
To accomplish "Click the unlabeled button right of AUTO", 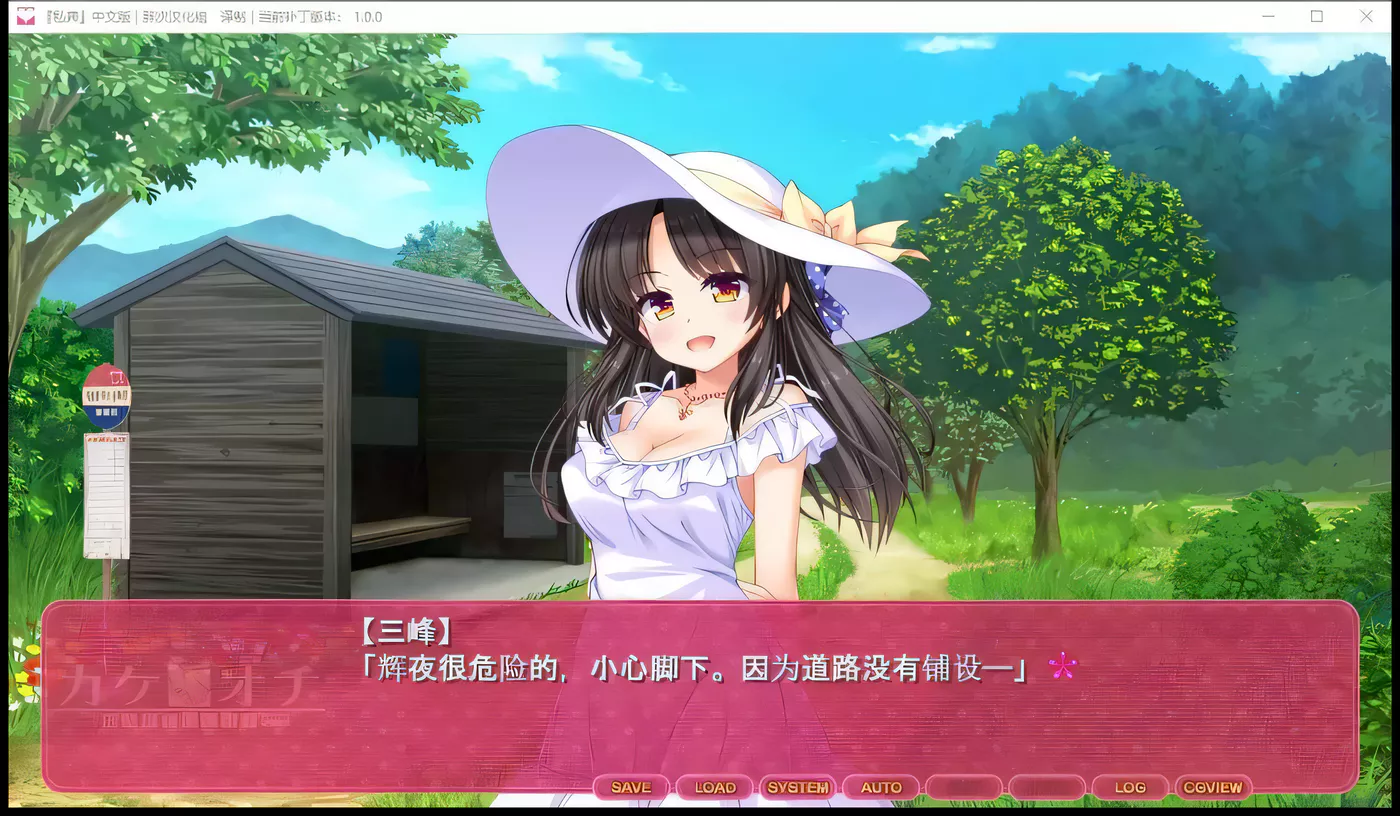I will coord(963,787).
